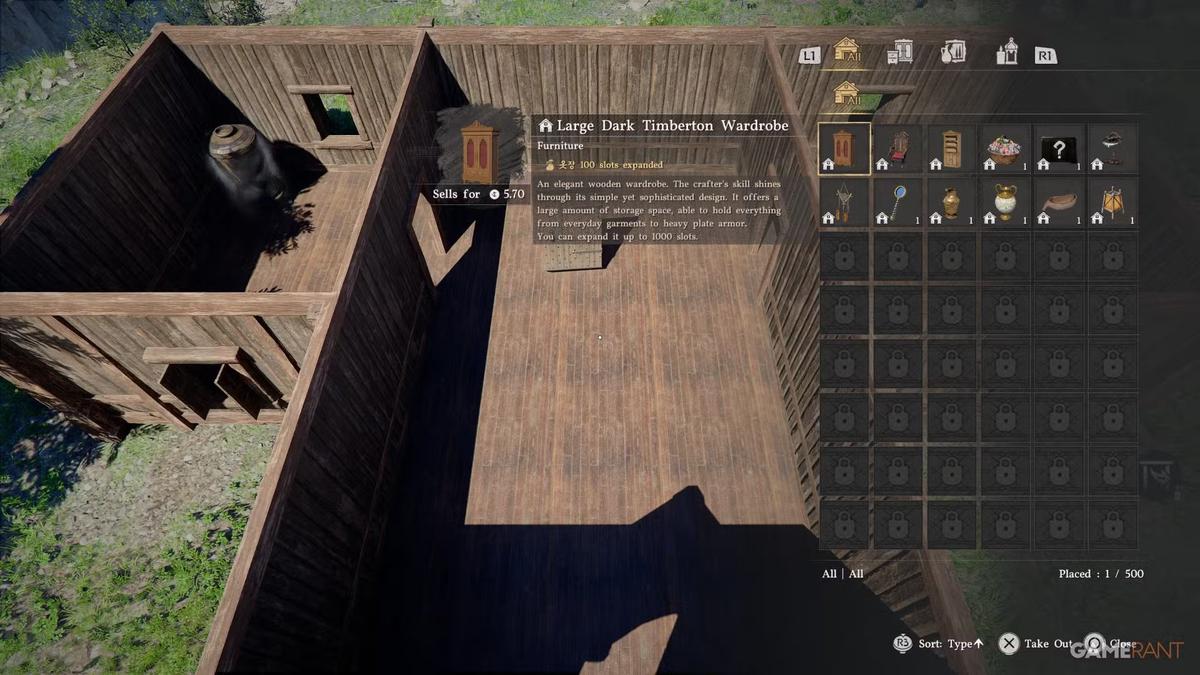Select the dark hanging ornament slot
Image resolution: width=1200 pixels, height=675 pixels.
click(1112, 148)
